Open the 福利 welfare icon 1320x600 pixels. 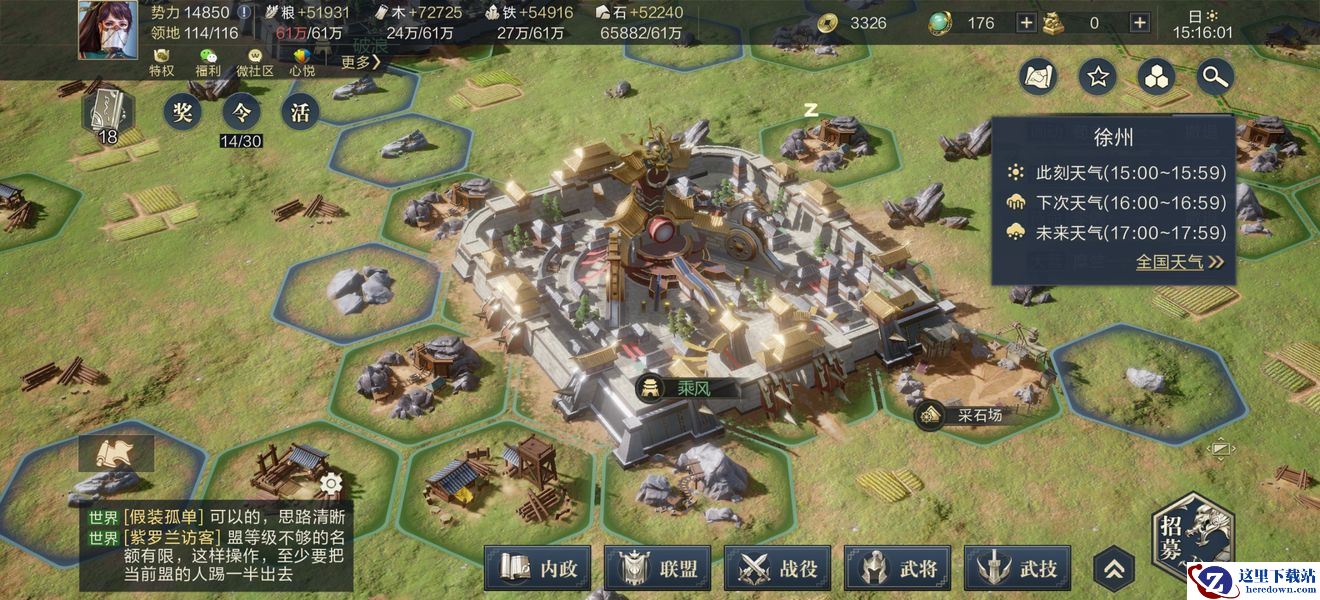(x=208, y=62)
